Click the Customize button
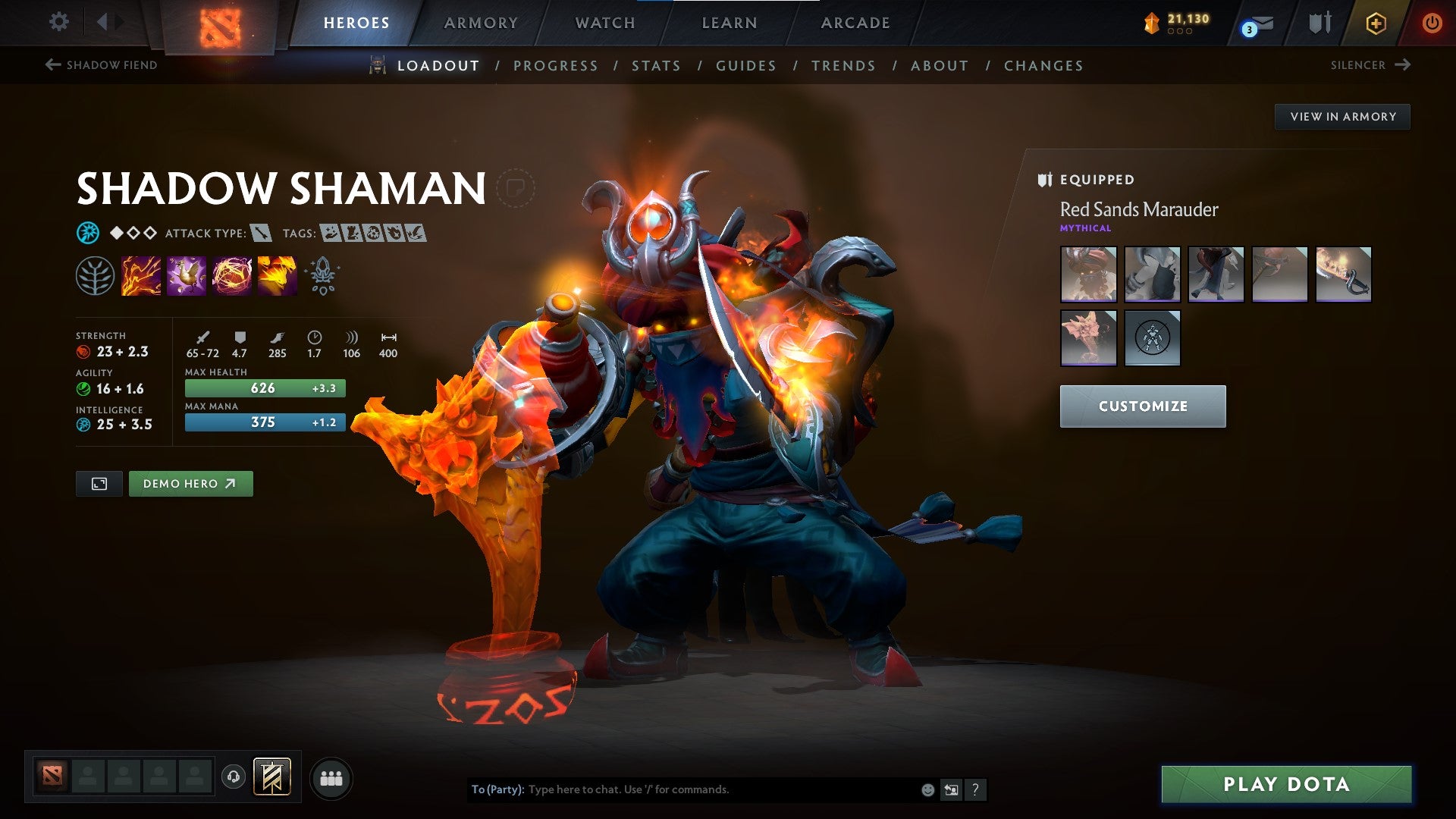Screen dimensions: 1456x819 click(x=1142, y=406)
